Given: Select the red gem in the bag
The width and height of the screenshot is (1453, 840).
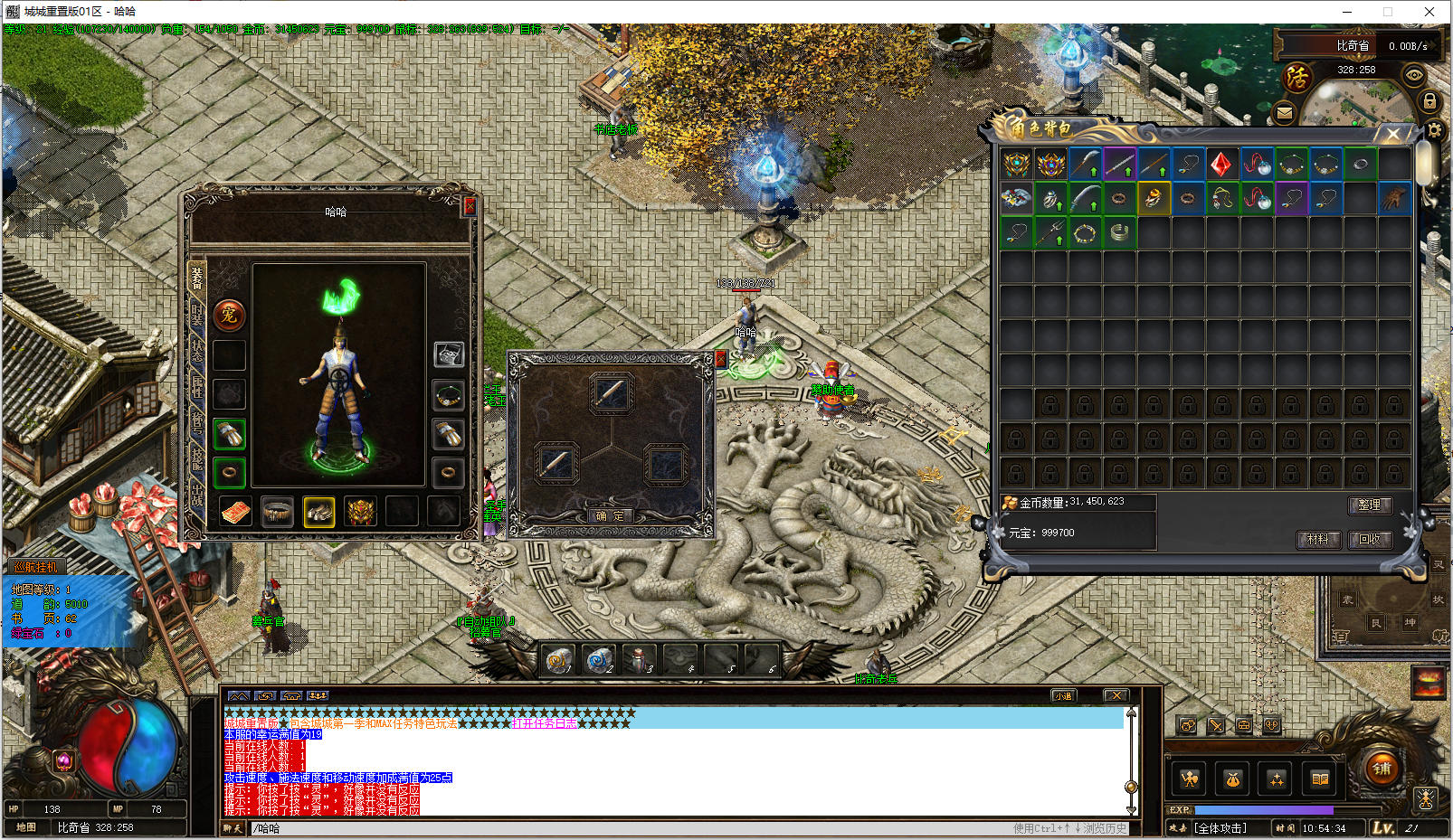Looking at the screenshot, I should pos(1221,165).
